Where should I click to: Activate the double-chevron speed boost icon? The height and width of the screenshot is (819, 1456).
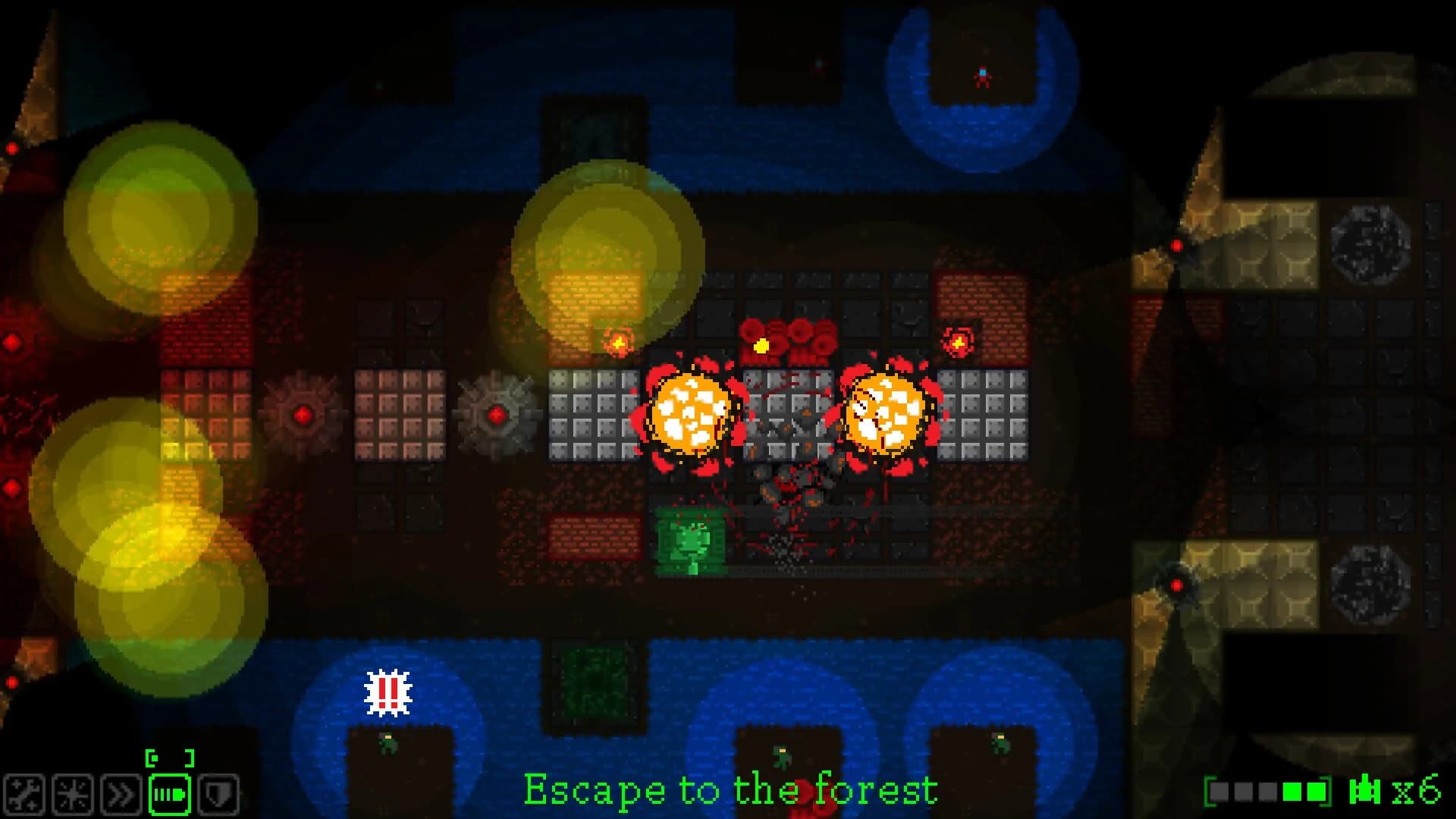coord(121,793)
